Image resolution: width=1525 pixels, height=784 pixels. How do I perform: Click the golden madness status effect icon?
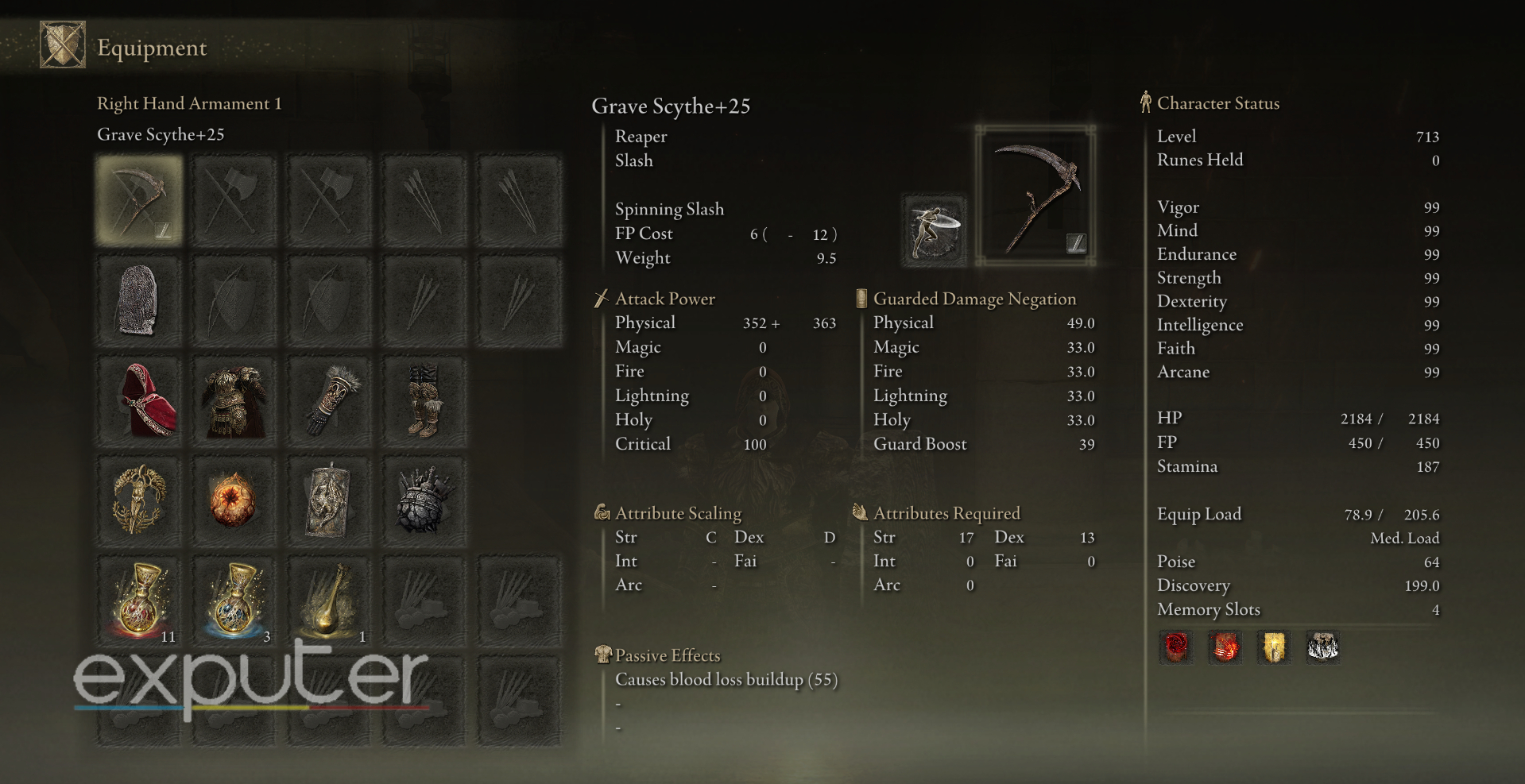click(1273, 647)
